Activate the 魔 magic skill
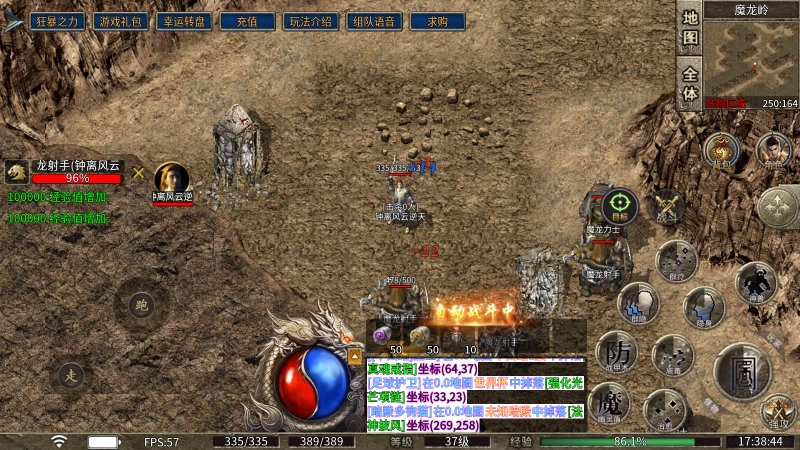 pyautogui.click(x=609, y=405)
